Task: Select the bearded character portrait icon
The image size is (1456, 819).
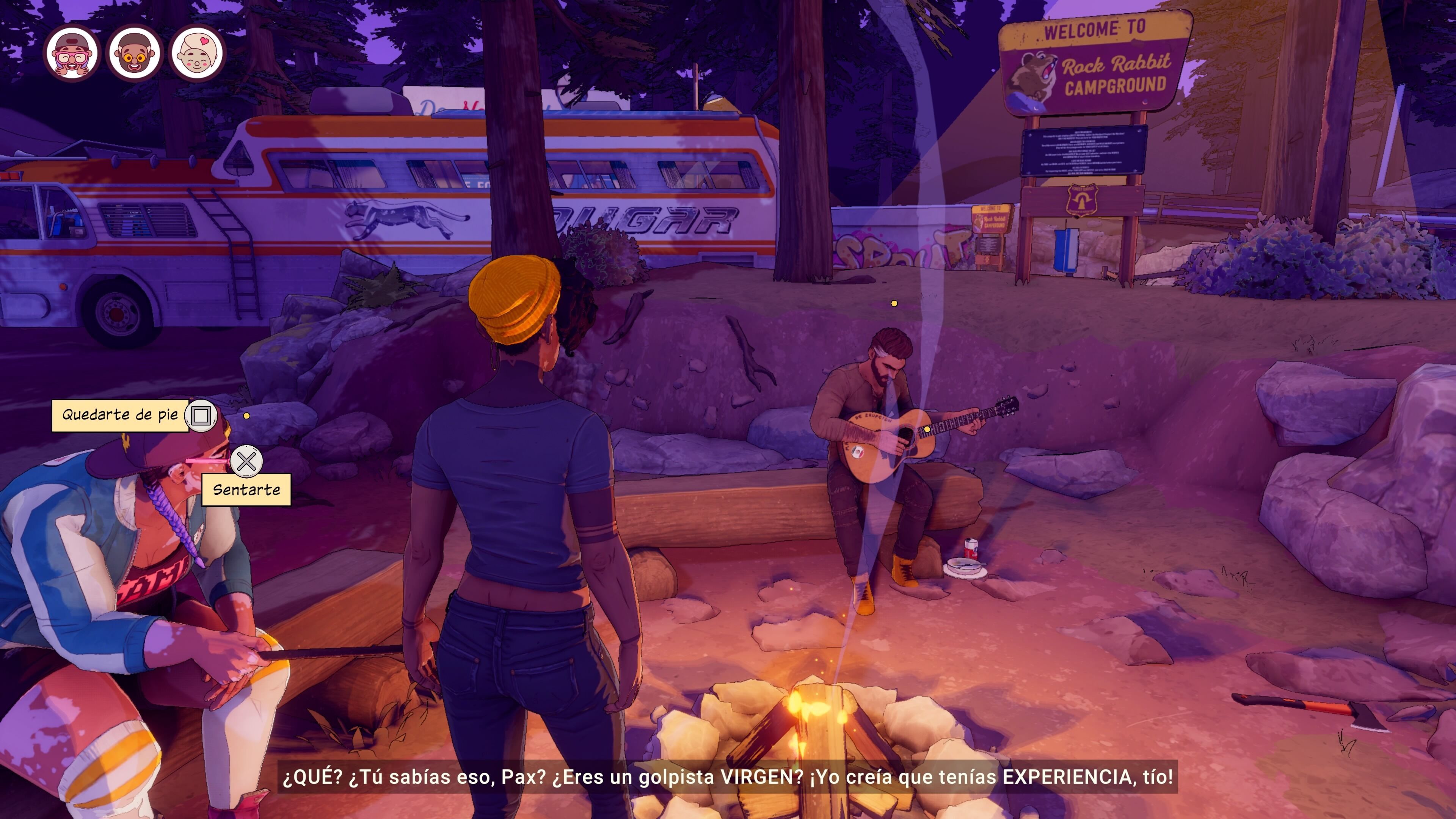Action: pyautogui.click(x=135, y=54)
